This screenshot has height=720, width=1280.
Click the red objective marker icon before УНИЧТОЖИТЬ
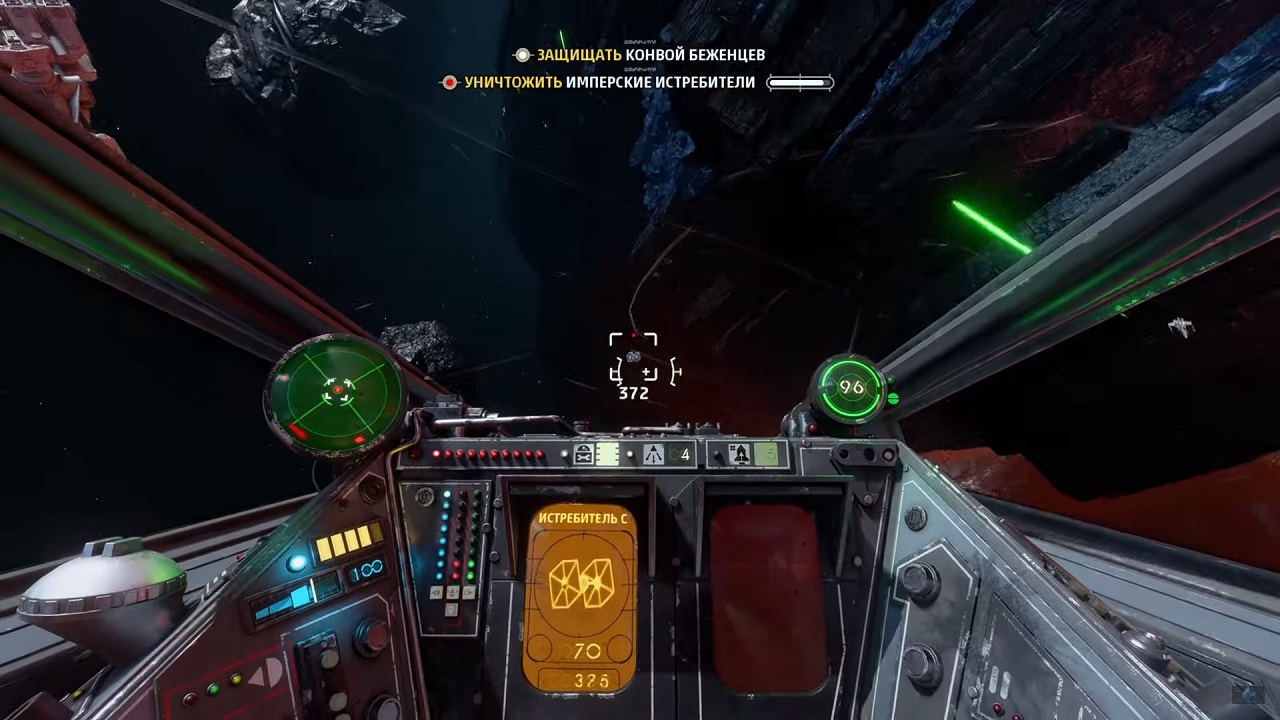point(450,83)
